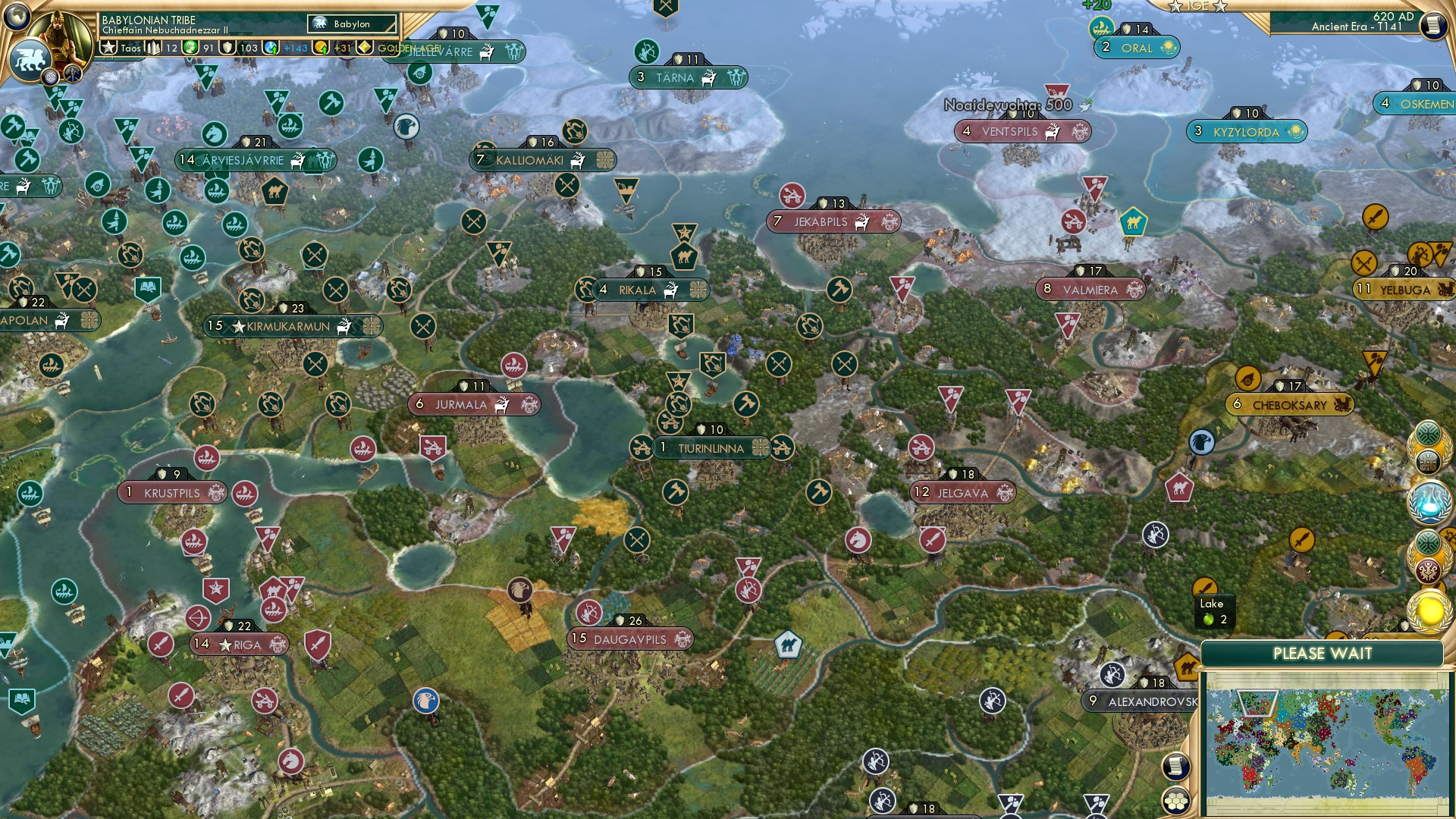Click the small hammer icon beside the leader portrait
Image resolution: width=1456 pixels, height=819 pixels.
click(x=73, y=76)
